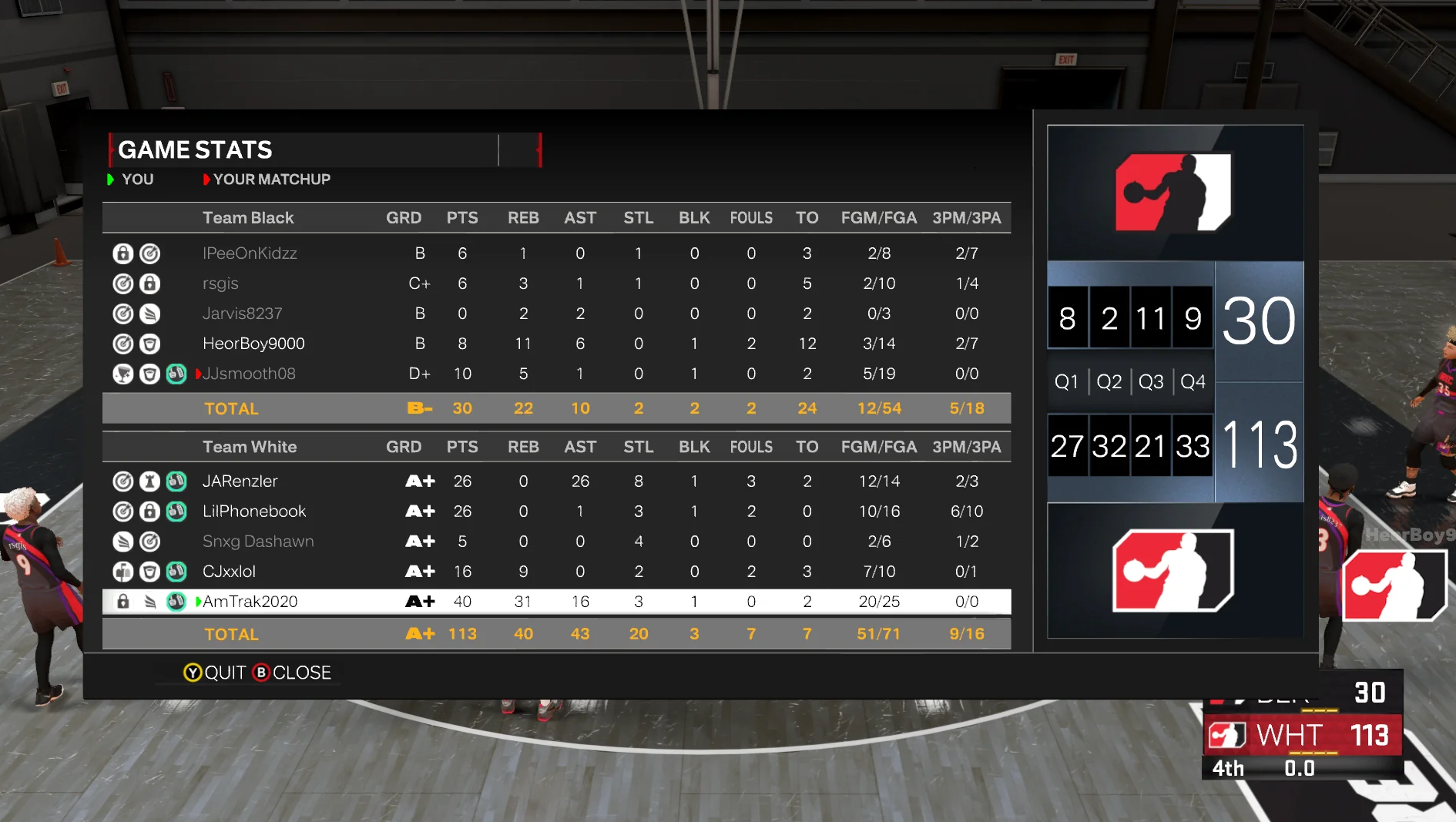The image size is (1456, 822).
Task: Toggle the thumbs feedback icon beside JJsmooth08
Action: pyautogui.click(x=176, y=374)
